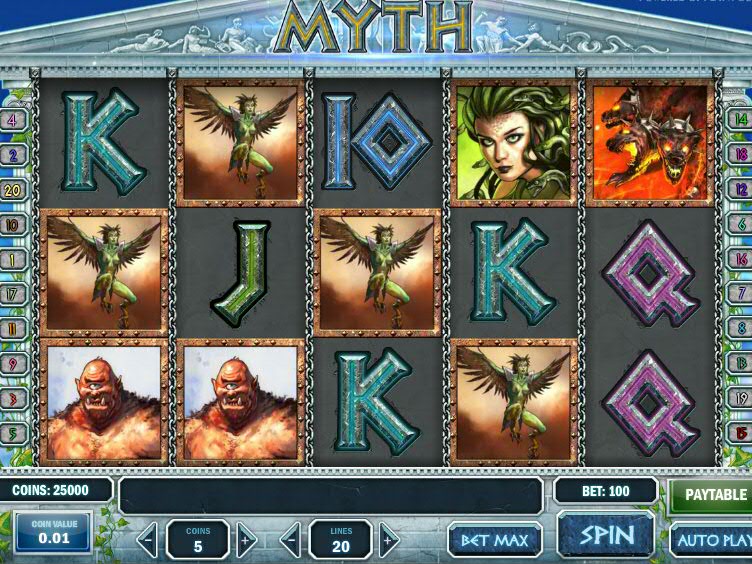Select payline marker 5

click(14, 432)
